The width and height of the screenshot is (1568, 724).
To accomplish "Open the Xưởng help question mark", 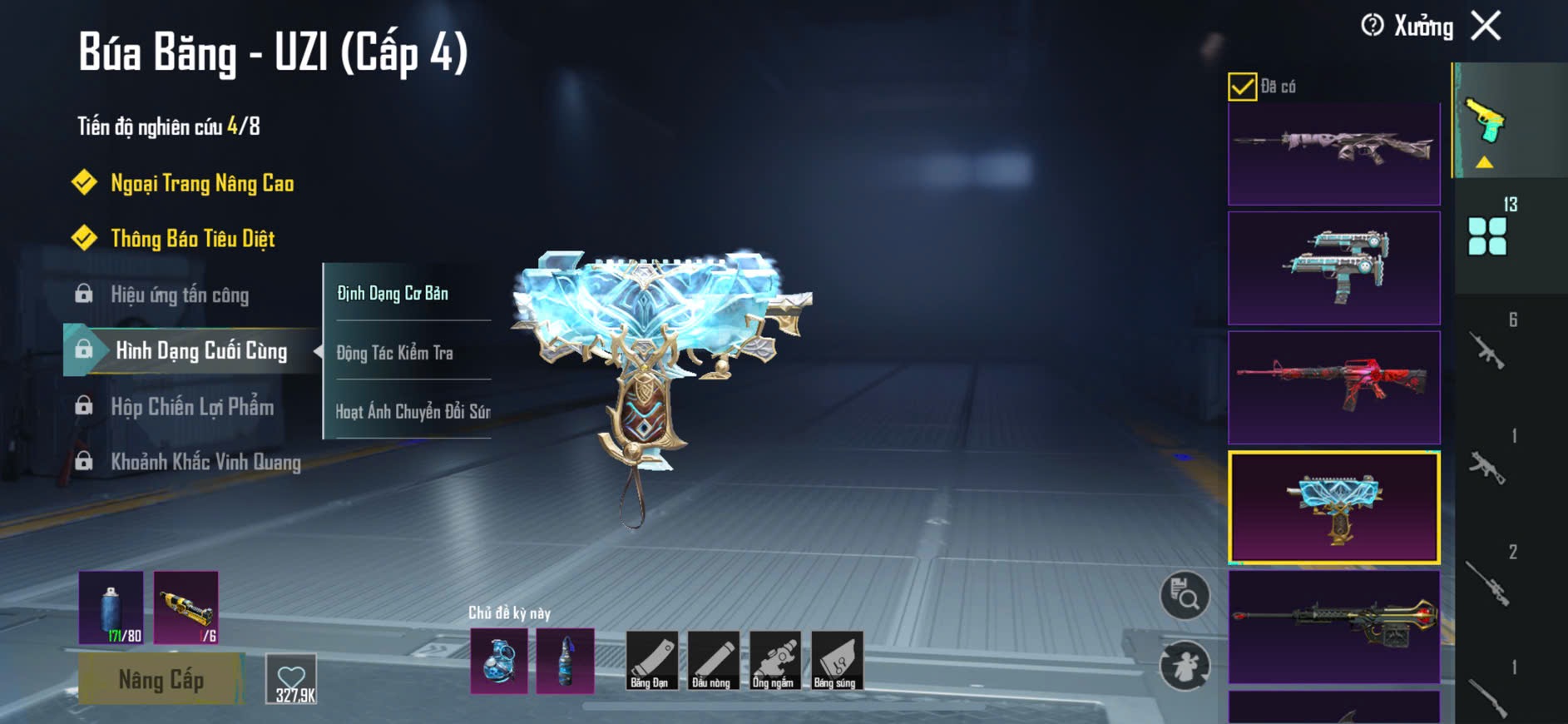I will [1372, 26].
